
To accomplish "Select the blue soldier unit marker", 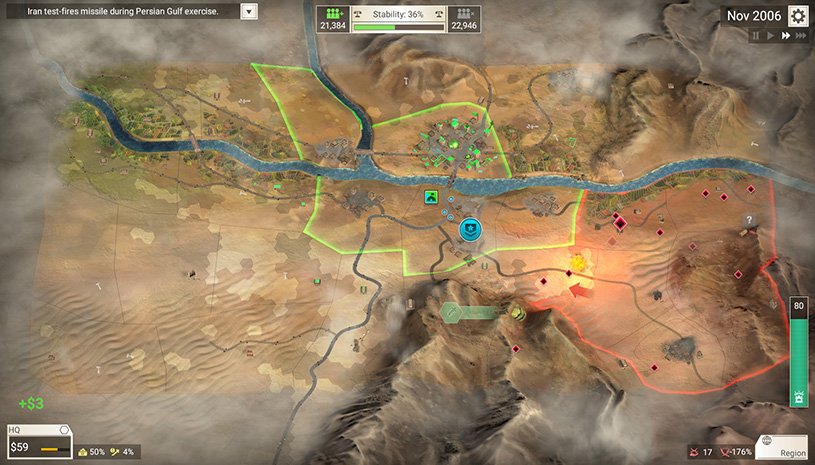I will (470, 230).
